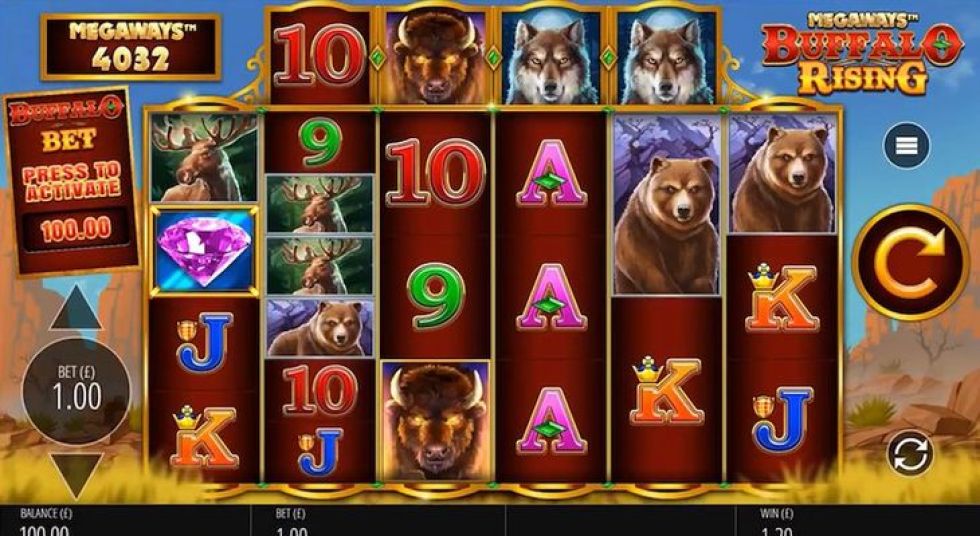The image size is (980, 536).
Task: Open the autoplay circular arrows button
Action: coord(909,452)
